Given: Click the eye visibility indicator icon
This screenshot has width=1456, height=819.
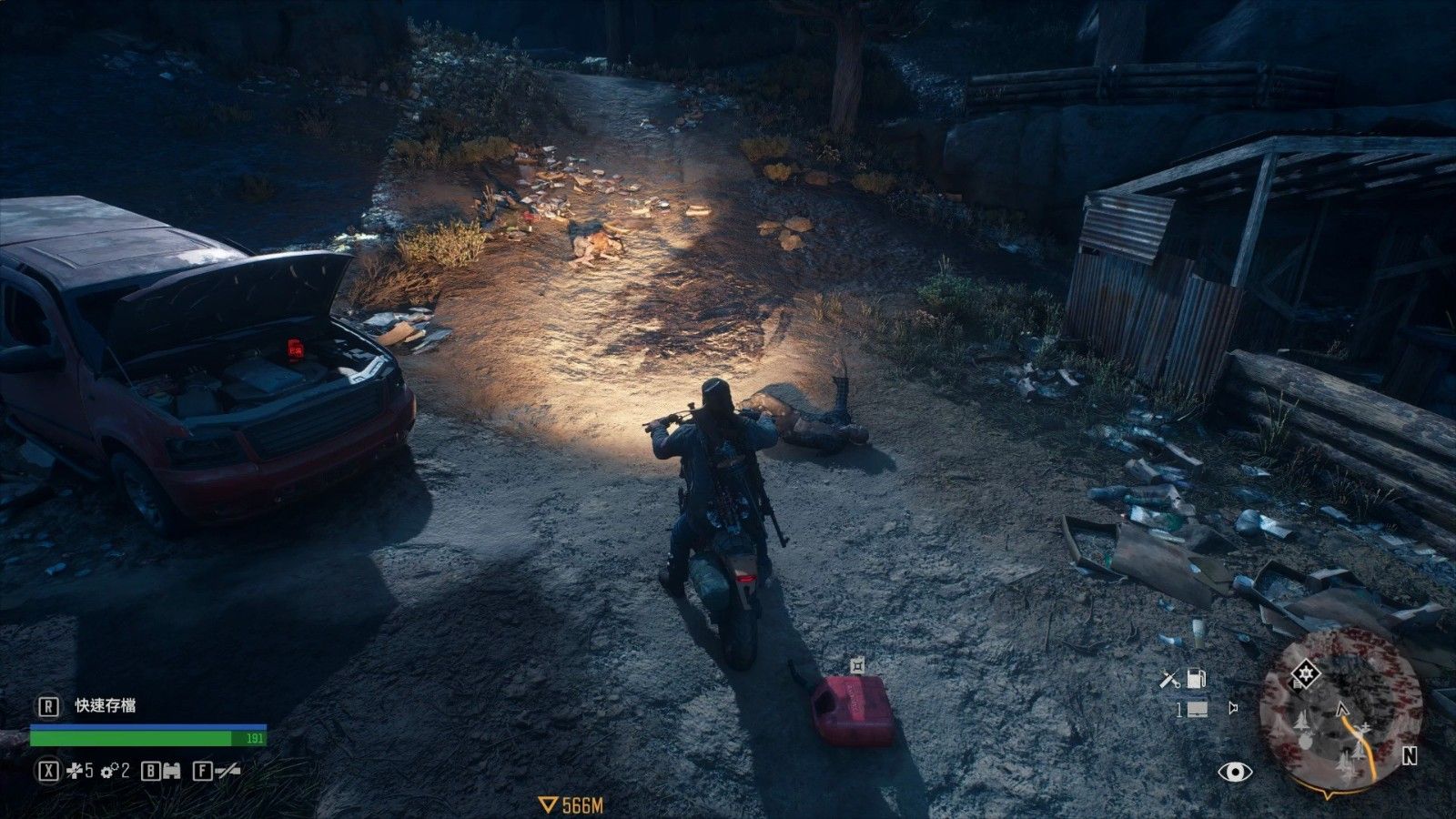Looking at the screenshot, I should pos(1235,772).
